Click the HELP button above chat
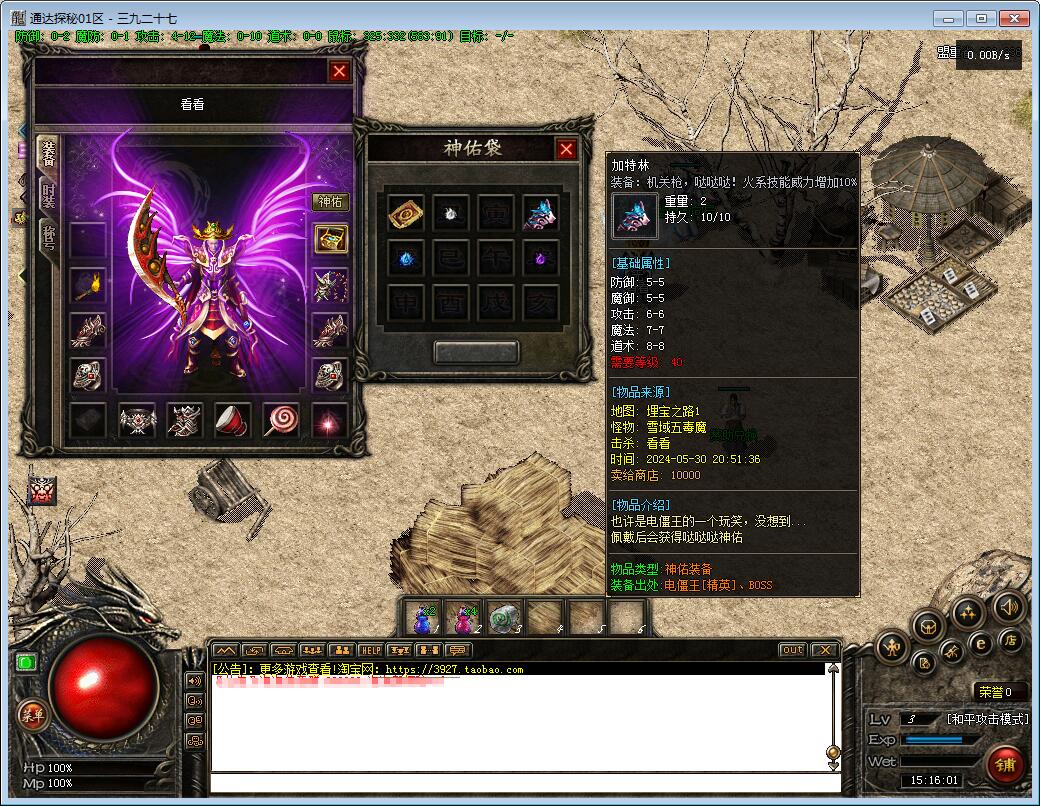1040x806 pixels. coord(370,650)
